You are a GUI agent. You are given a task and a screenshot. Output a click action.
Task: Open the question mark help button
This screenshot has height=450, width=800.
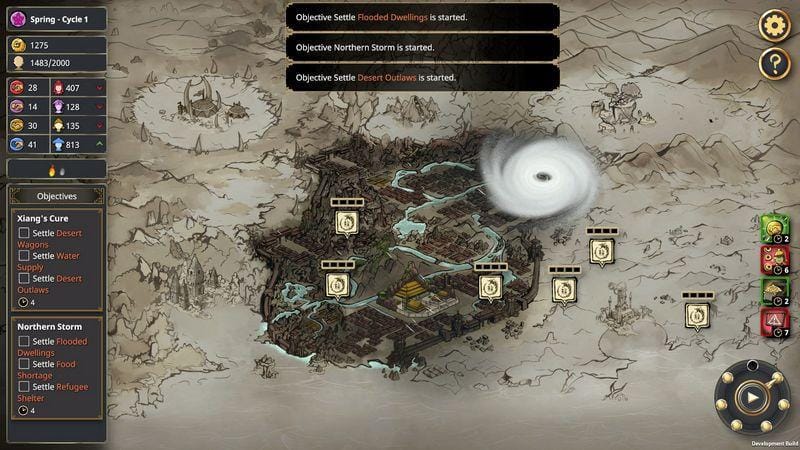tap(775, 64)
